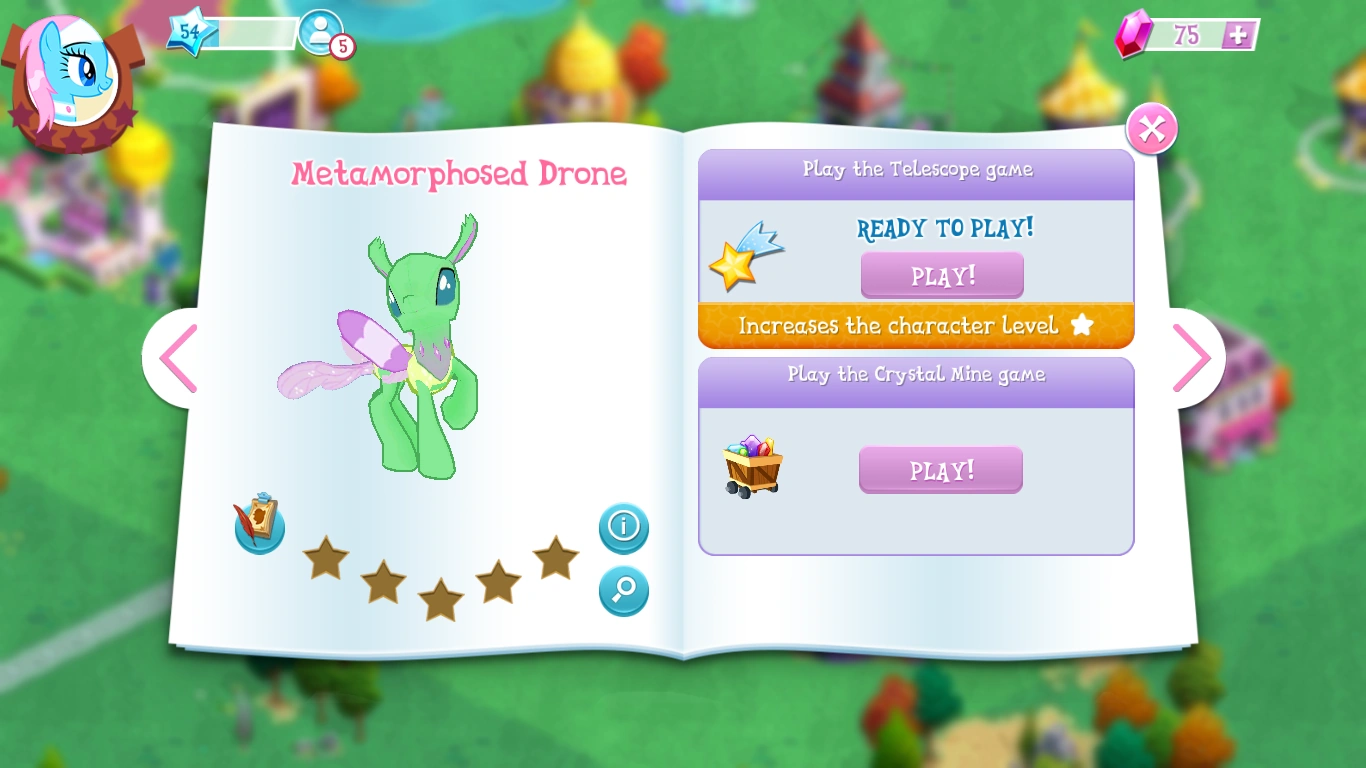The width and height of the screenshot is (1366, 768).
Task: Tap the friend notification badge showing 5
Action: [342, 47]
